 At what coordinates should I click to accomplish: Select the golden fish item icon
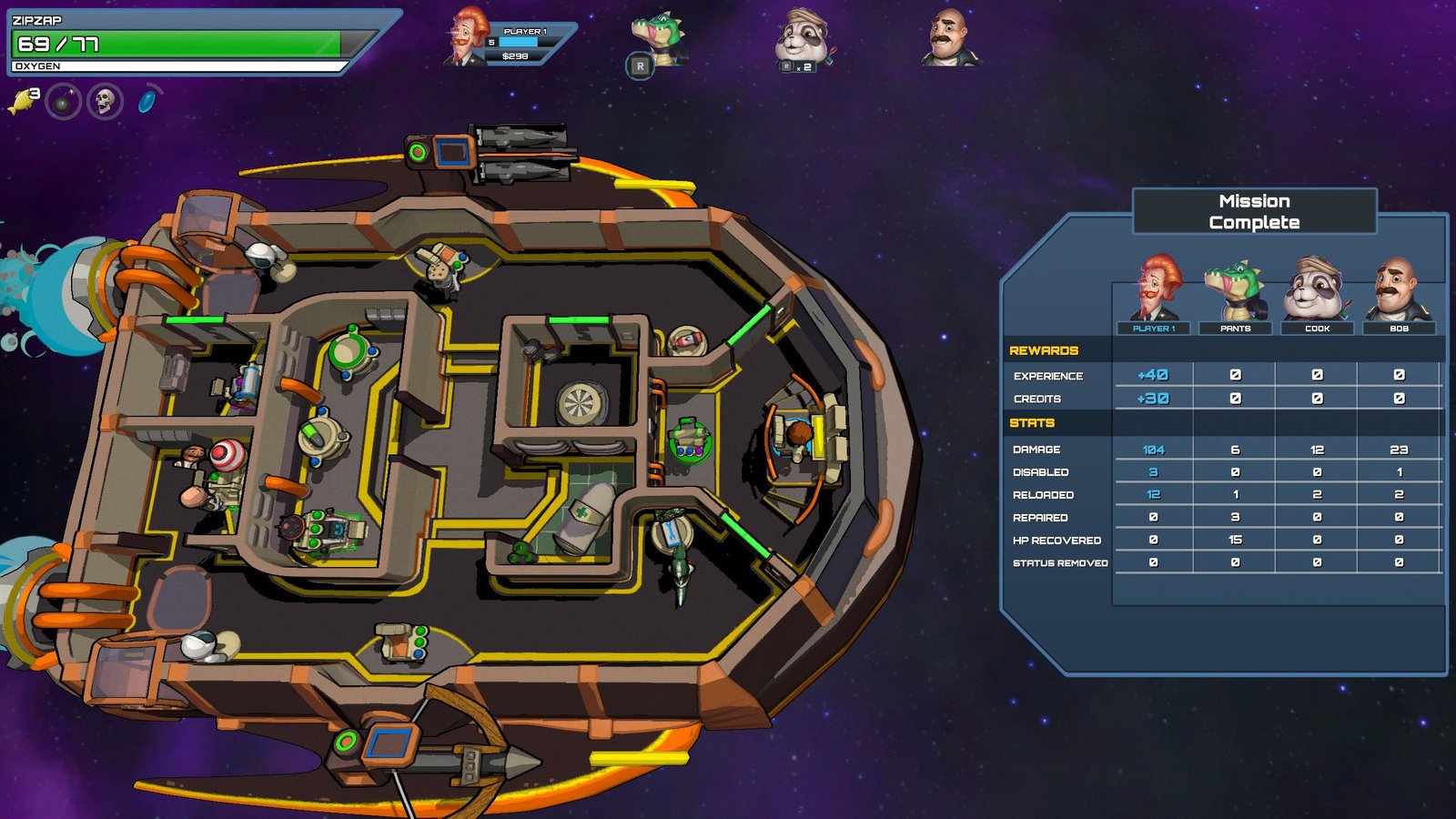(x=22, y=100)
